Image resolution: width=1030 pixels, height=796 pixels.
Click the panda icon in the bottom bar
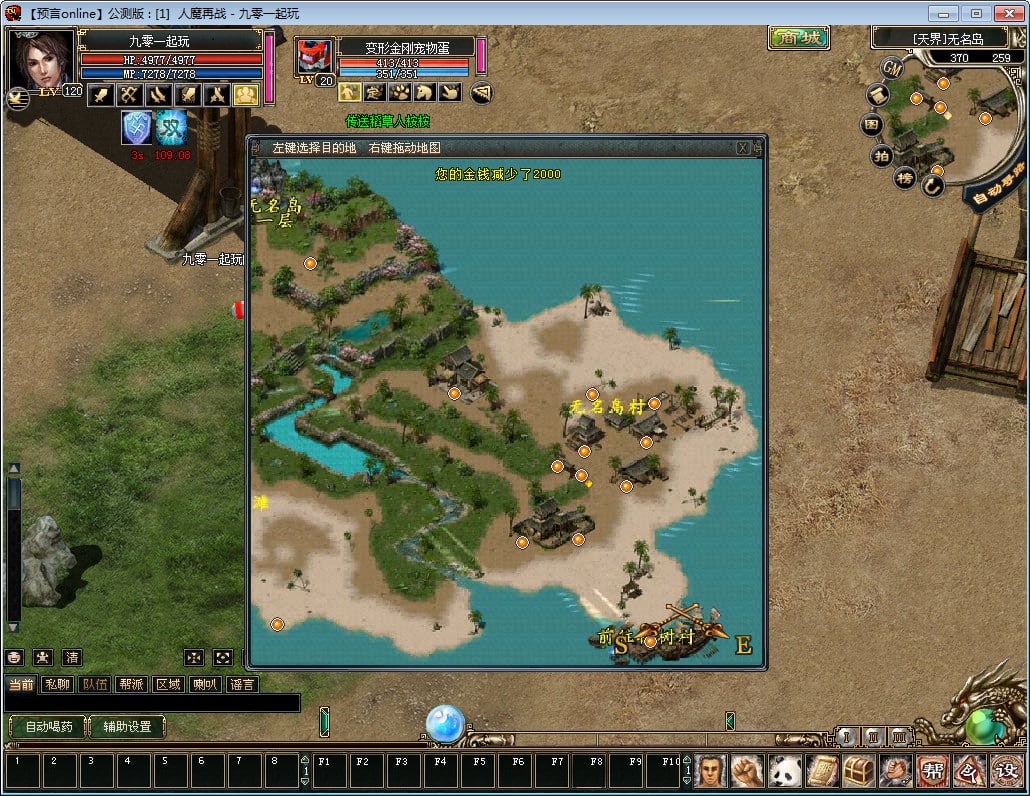click(785, 771)
